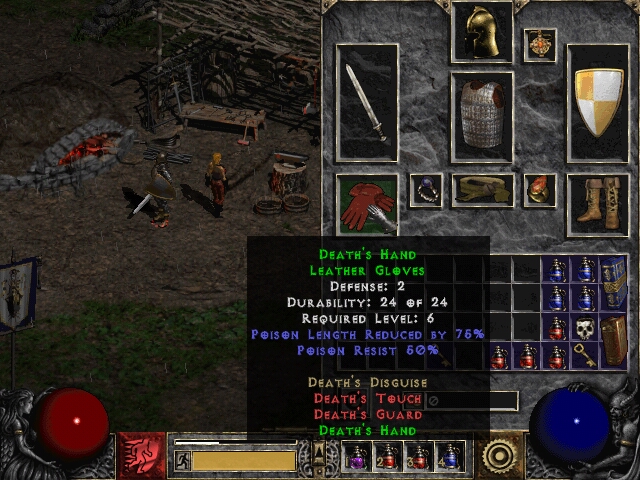
Task: Click the right ring with orange gem
Action: 540,189
